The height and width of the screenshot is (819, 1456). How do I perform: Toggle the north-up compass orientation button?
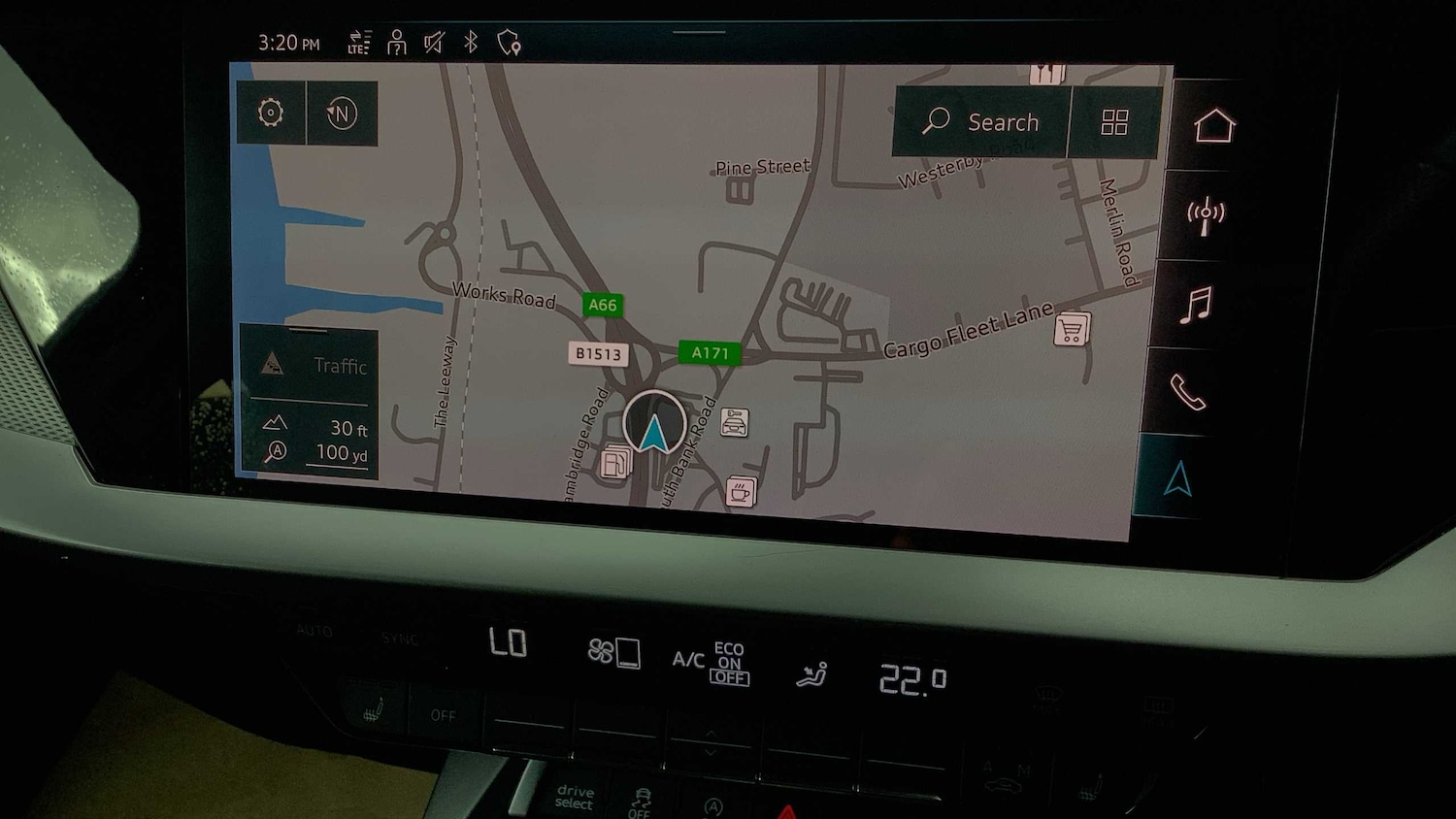tap(342, 114)
